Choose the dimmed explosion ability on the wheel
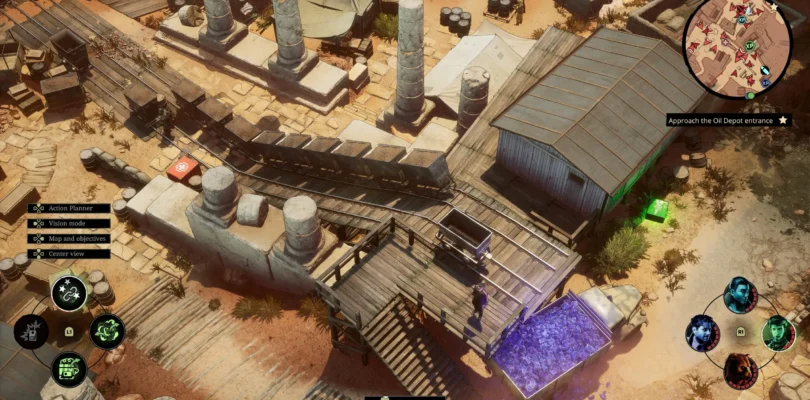The width and height of the screenshot is (810, 400). [32, 331]
